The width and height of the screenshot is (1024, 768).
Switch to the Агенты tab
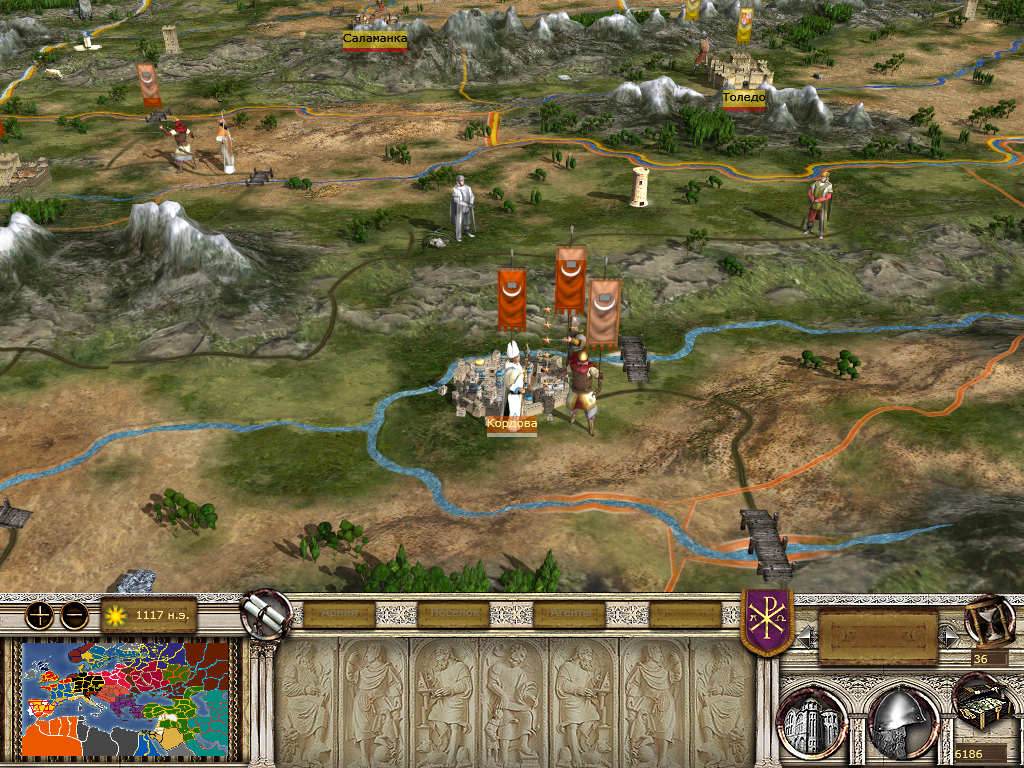(x=570, y=614)
